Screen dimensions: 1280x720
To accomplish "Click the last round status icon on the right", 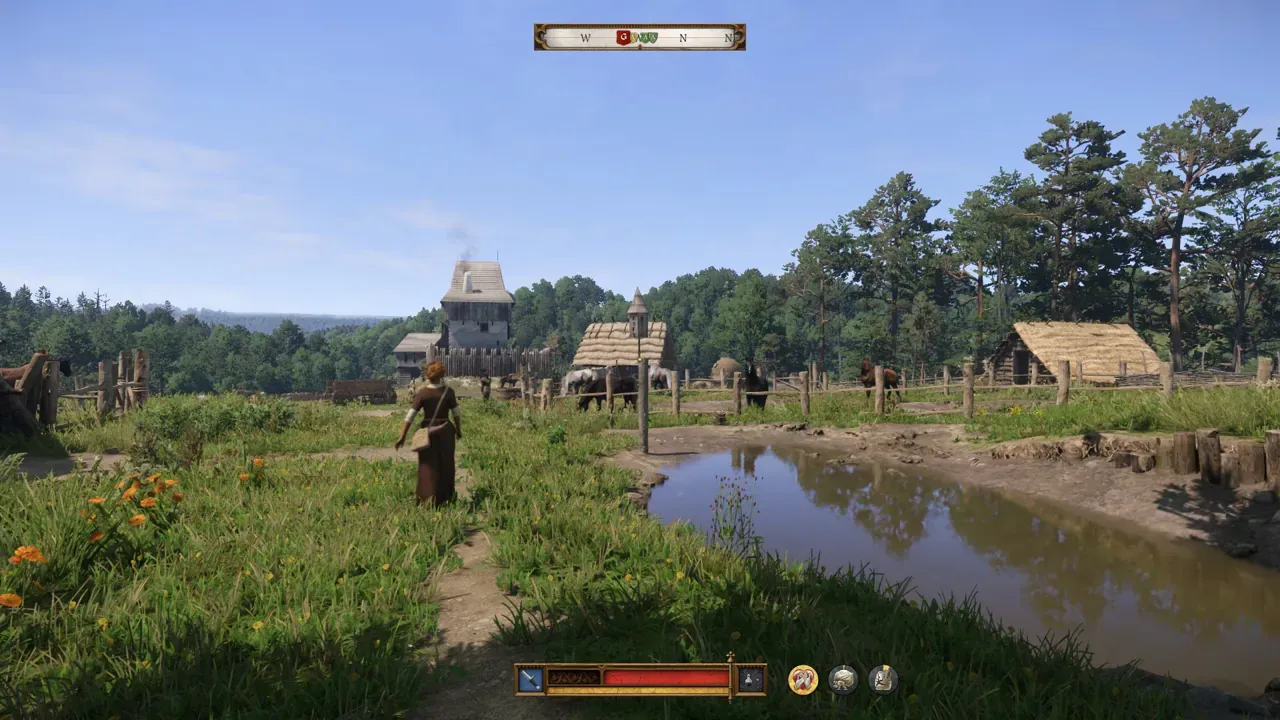I will click(x=883, y=680).
